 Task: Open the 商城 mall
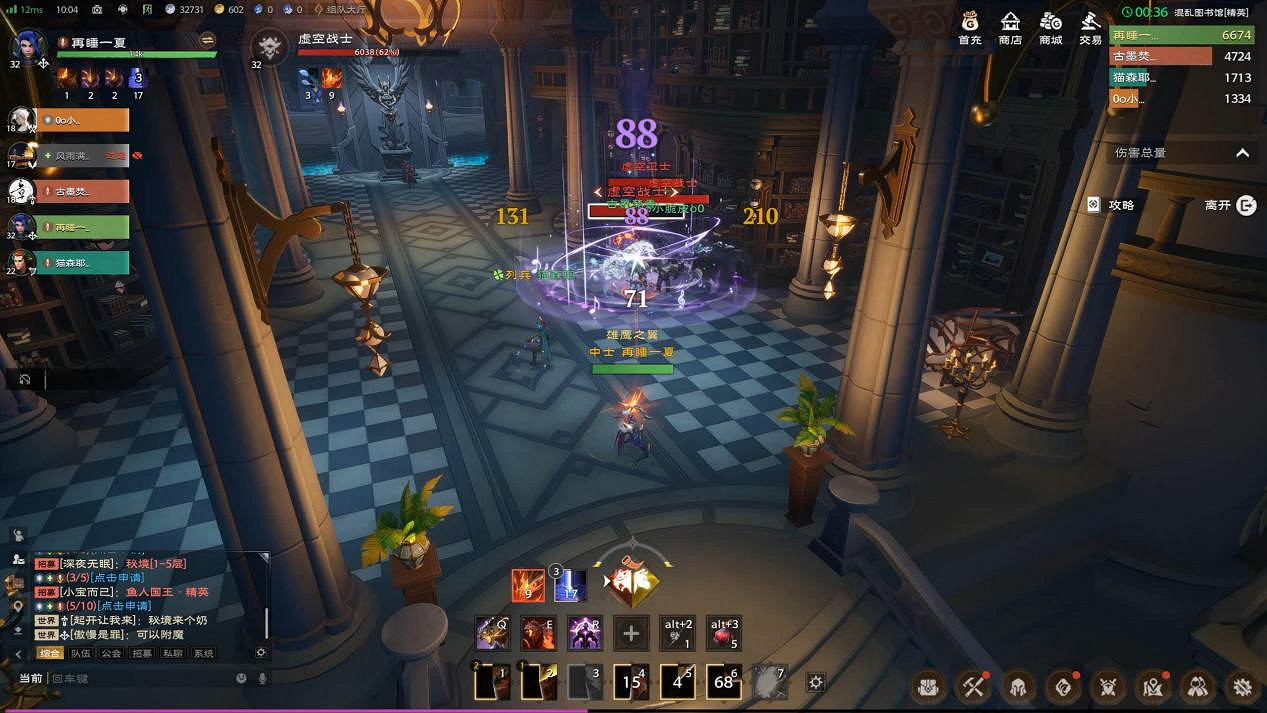[1050, 27]
